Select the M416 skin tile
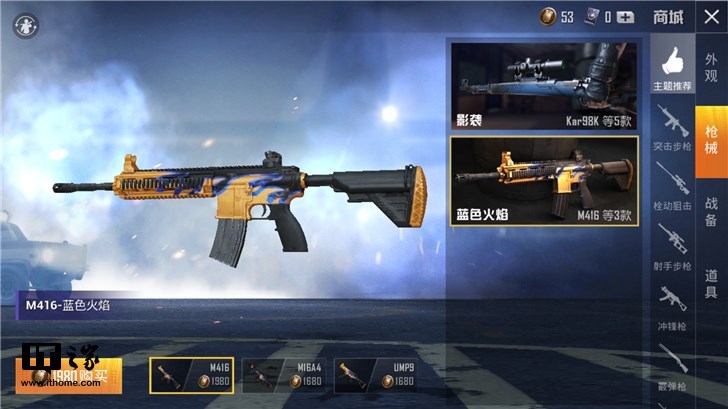 (192, 375)
